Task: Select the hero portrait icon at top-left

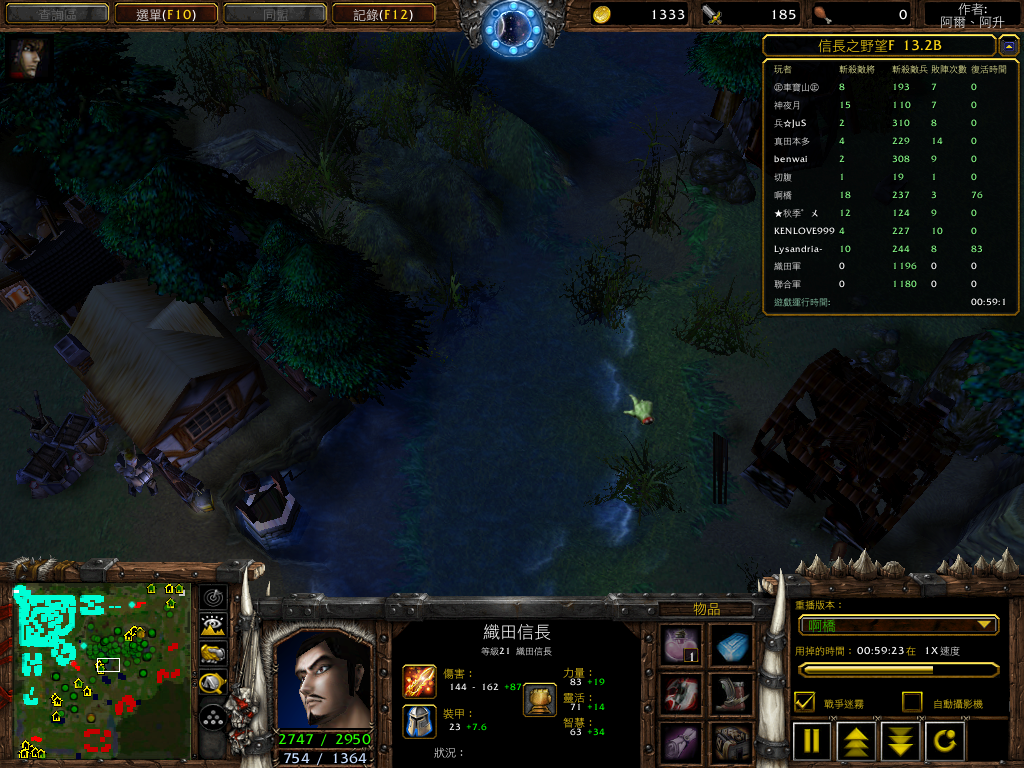Action: click(x=24, y=59)
